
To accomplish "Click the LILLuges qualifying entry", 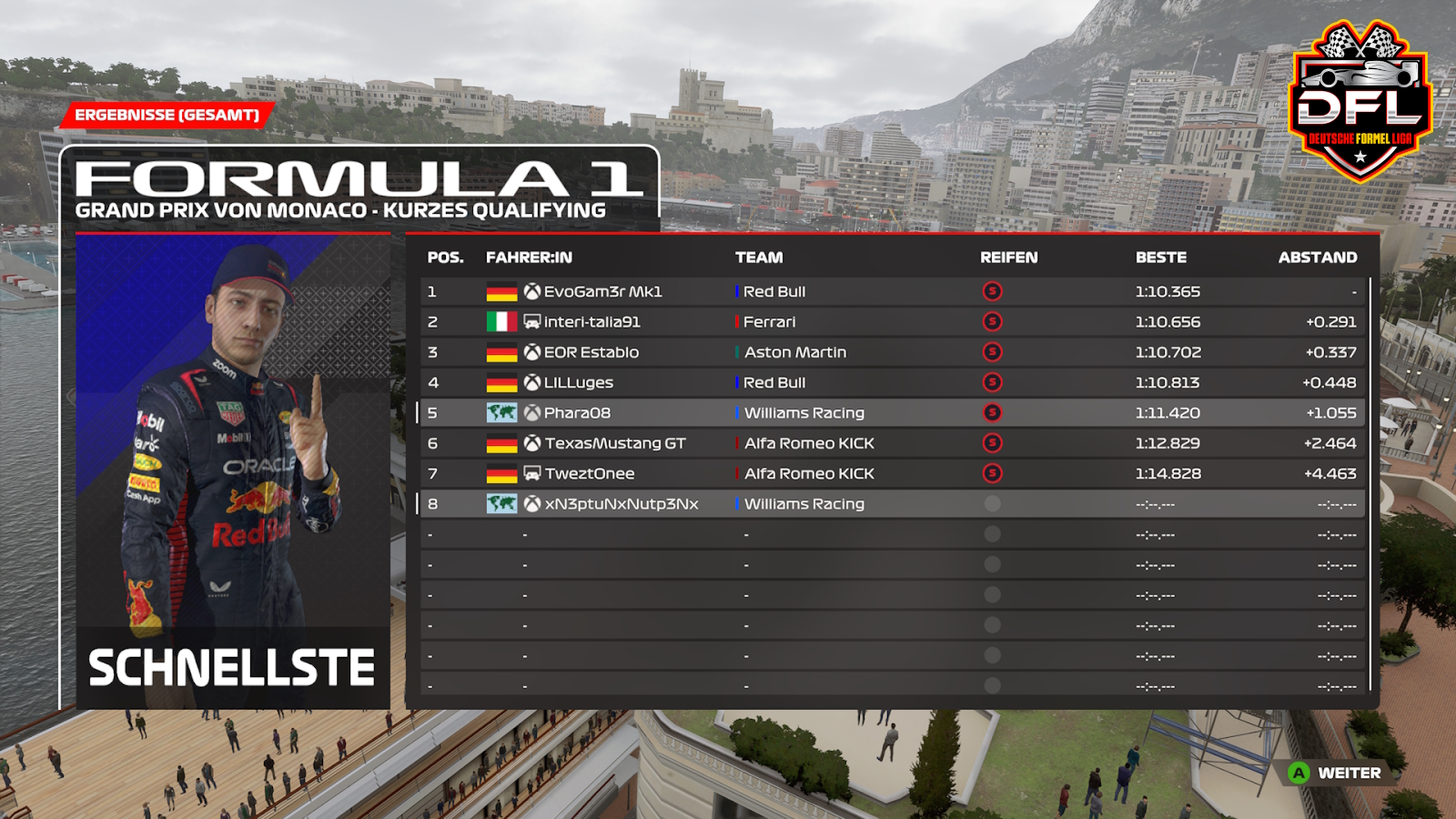I will point(578,383).
